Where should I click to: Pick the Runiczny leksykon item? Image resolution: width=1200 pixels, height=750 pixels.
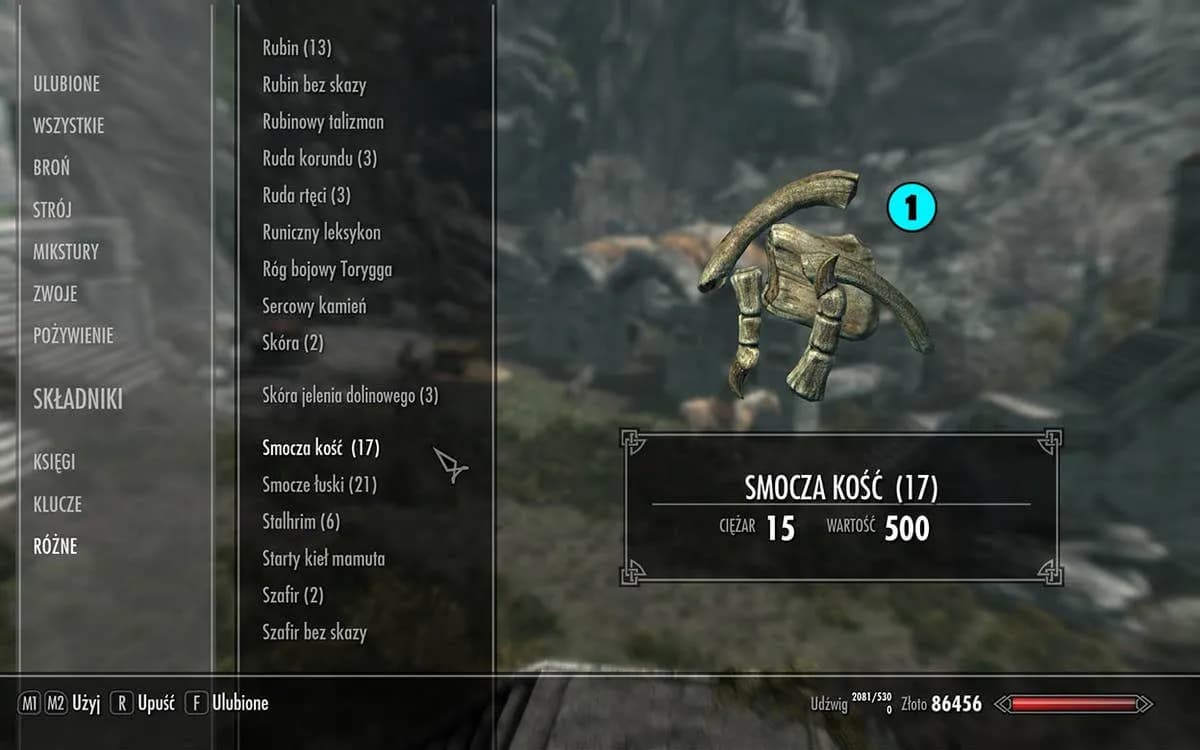point(321,232)
